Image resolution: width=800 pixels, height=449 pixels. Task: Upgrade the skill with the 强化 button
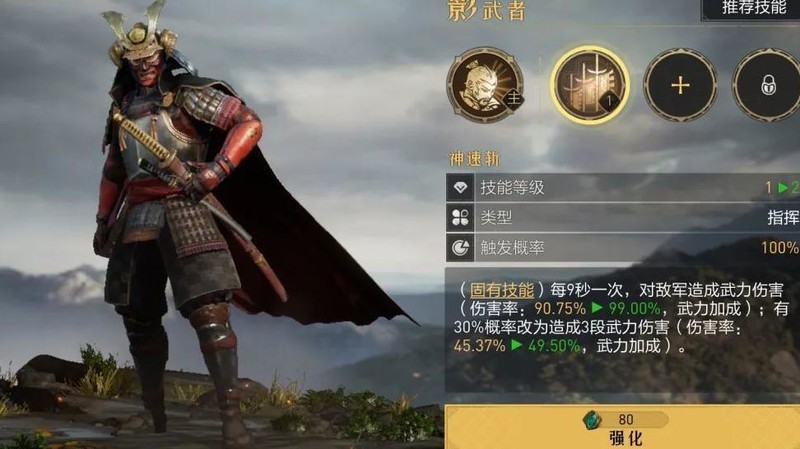point(622,428)
